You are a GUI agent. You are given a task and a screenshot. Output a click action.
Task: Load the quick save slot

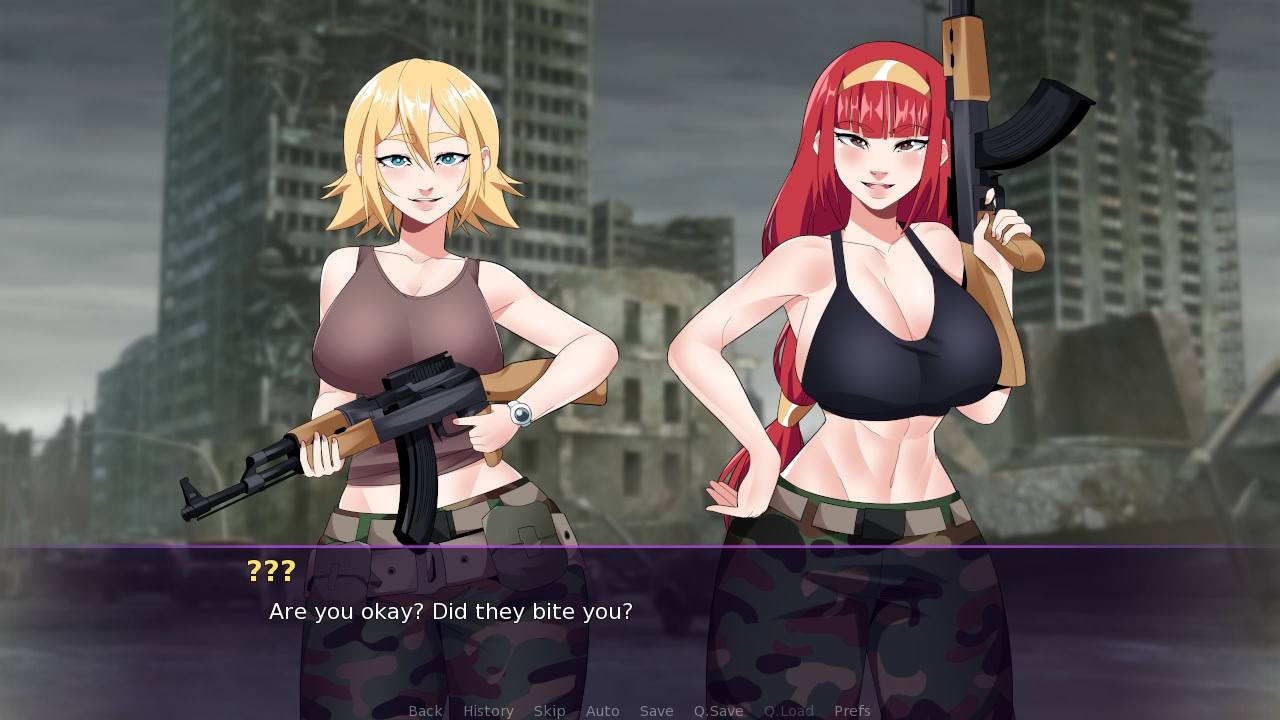pos(788,710)
